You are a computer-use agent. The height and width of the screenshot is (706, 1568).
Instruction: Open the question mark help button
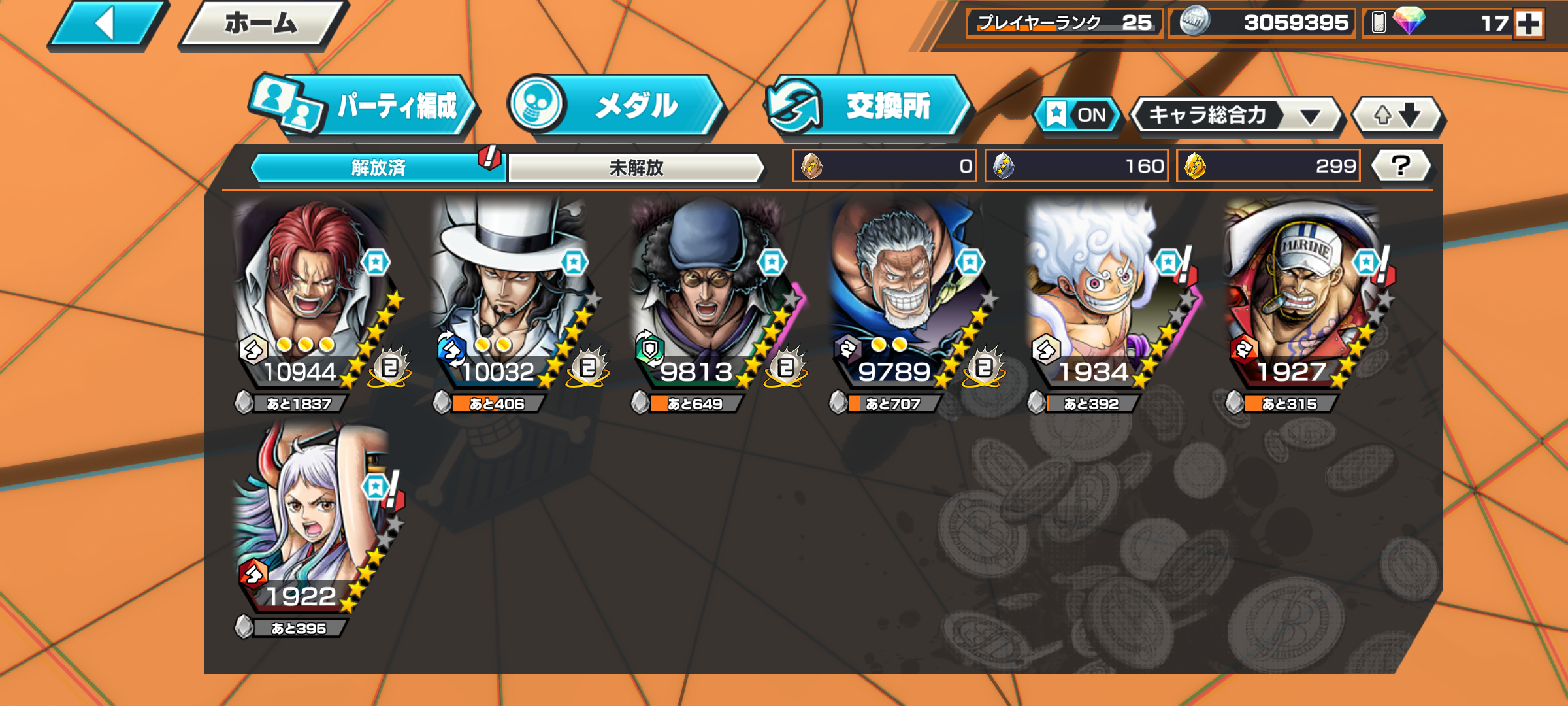tap(1401, 166)
